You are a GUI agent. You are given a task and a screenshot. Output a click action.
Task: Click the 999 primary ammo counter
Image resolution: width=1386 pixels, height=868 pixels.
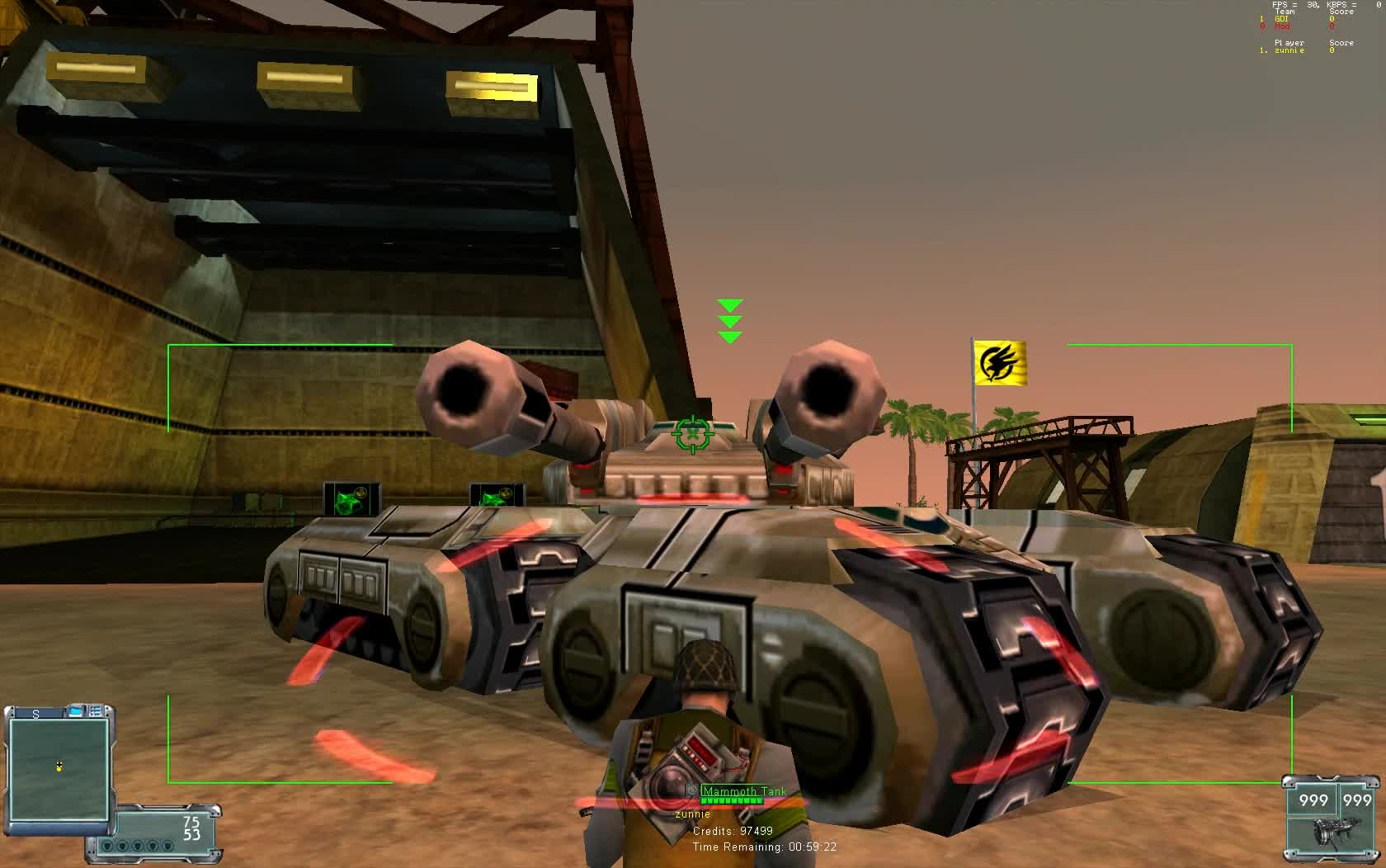pos(1313,800)
